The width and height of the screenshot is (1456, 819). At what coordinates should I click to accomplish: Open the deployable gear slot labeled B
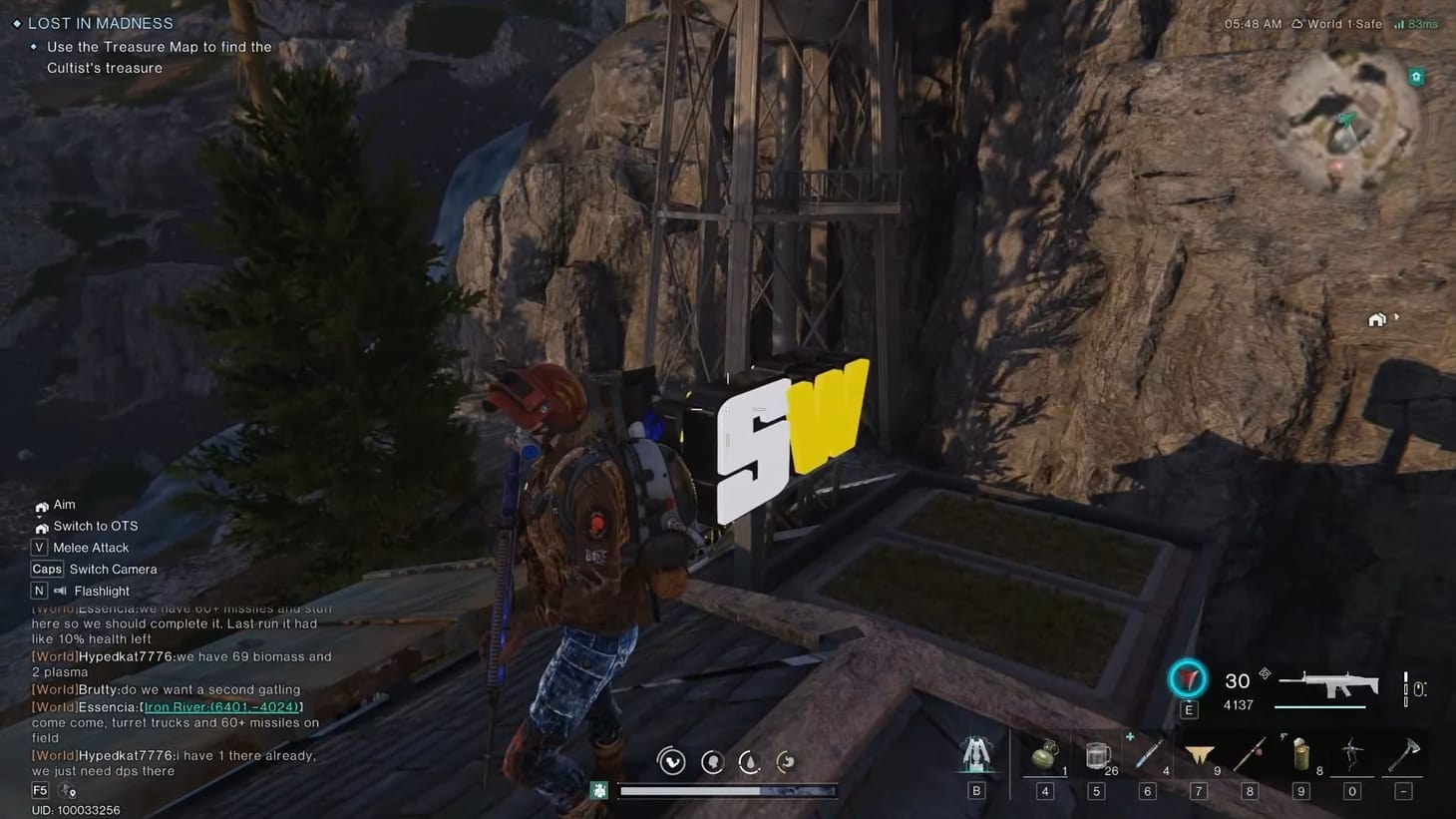click(x=975, y=758)
